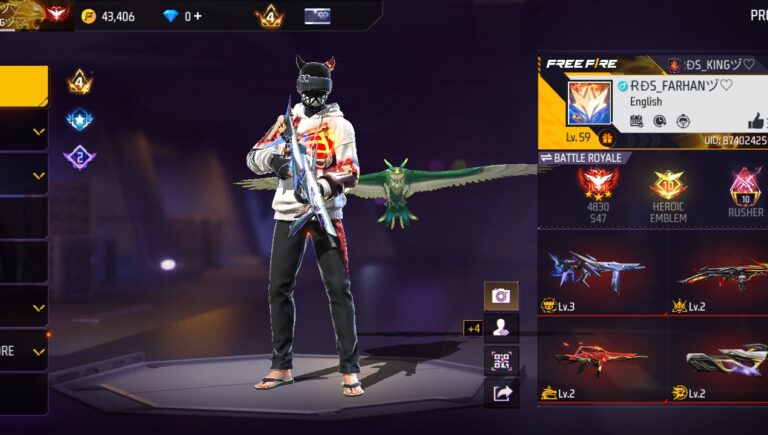
Task: Select the blue star badge icon
Action: tap(79, 120)
